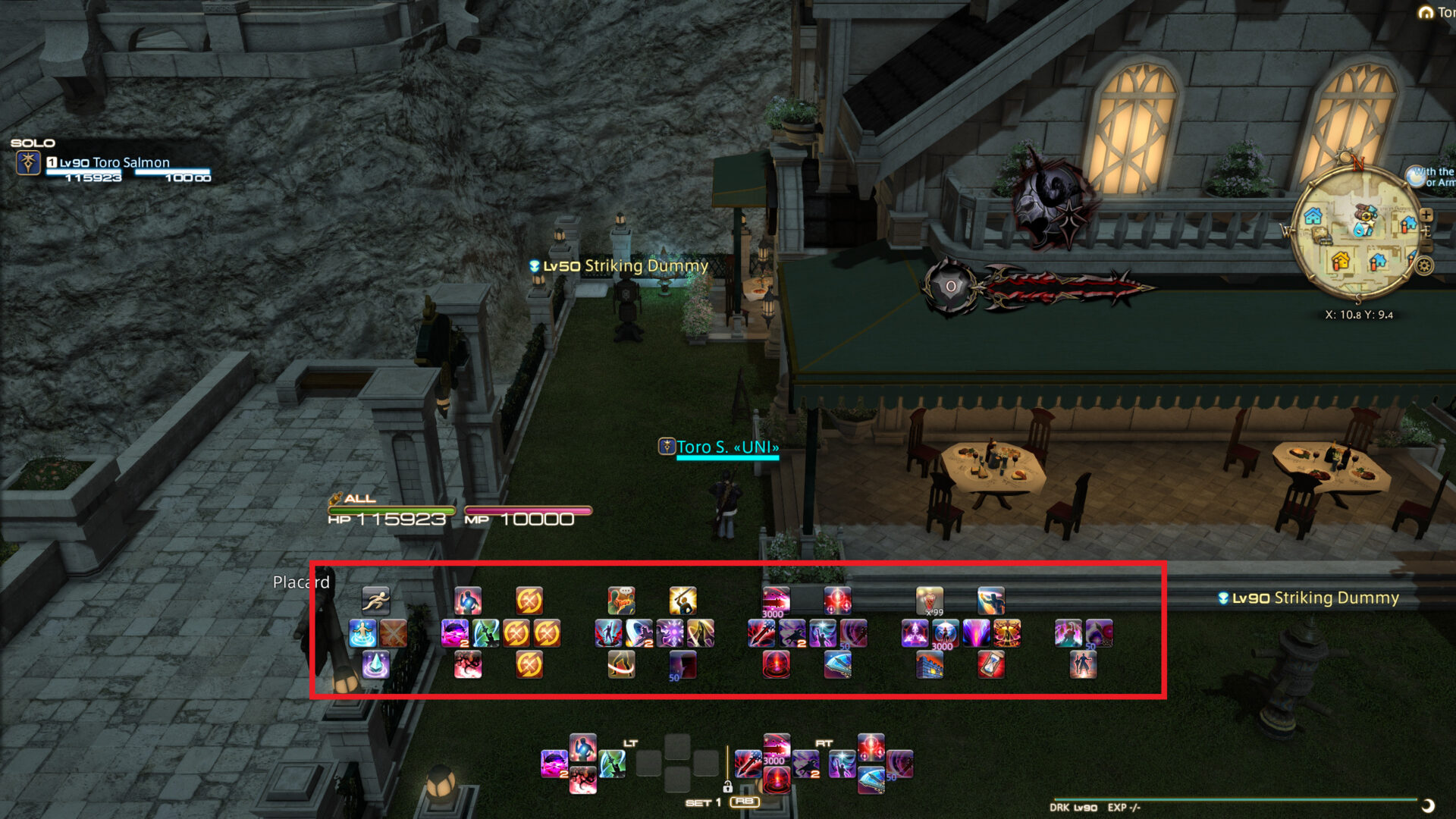Click the green Unleash AoE ability icon
The width and height of the screenshot is (1456, 819).
point(485,632)
